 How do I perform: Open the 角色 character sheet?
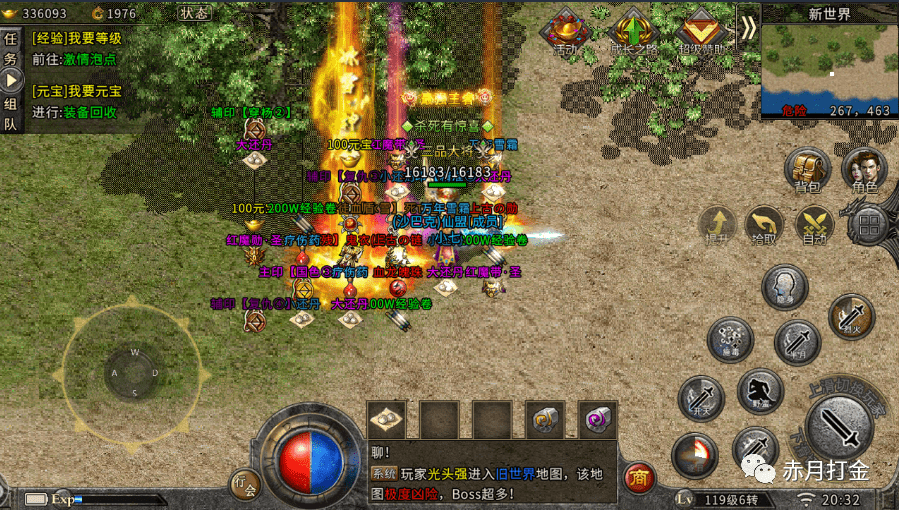coord(864,171)
